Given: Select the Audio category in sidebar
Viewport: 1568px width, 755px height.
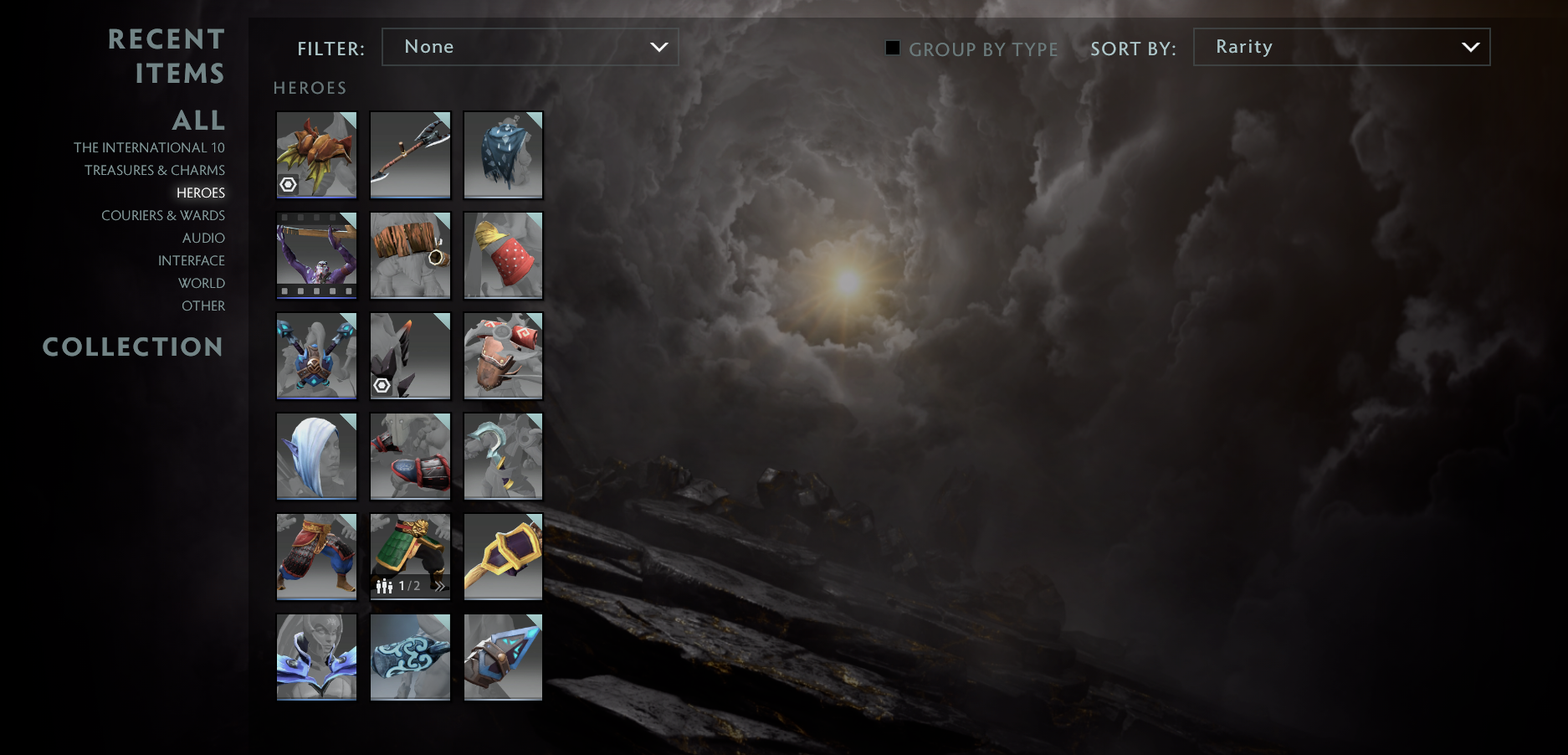Looking at the screenshot, I should tap(203, 238).
